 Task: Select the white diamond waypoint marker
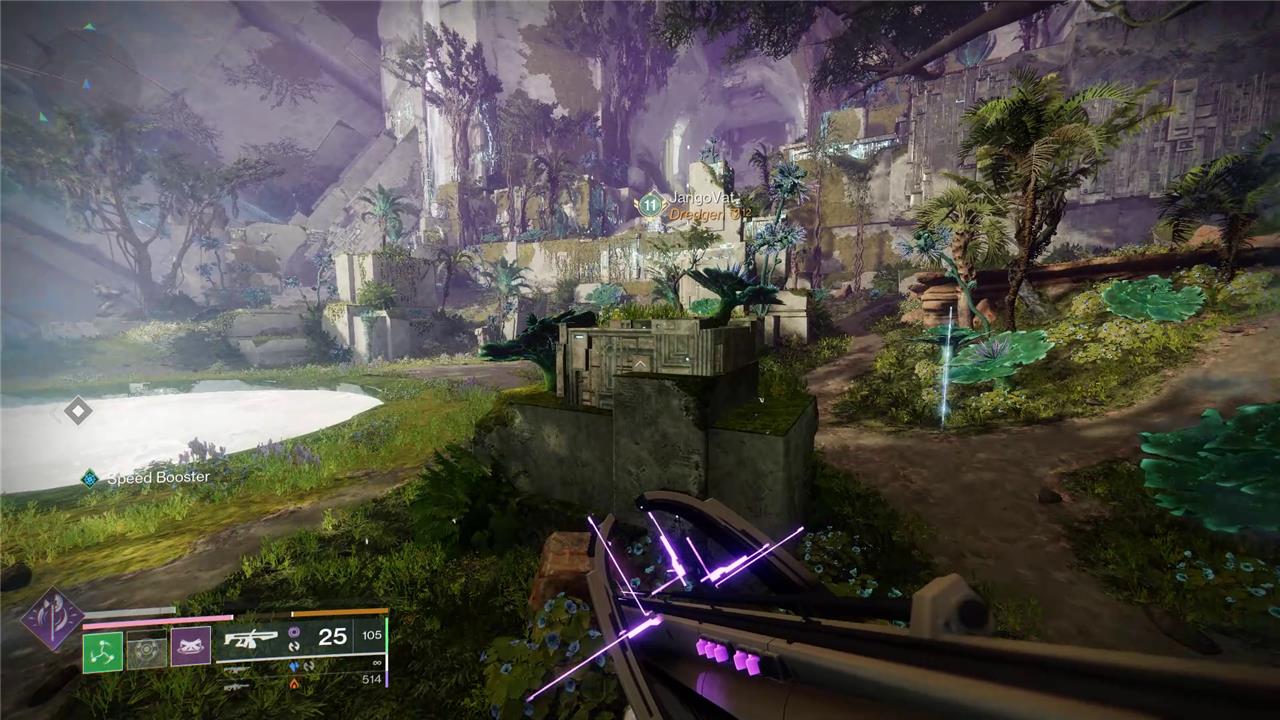77,410
